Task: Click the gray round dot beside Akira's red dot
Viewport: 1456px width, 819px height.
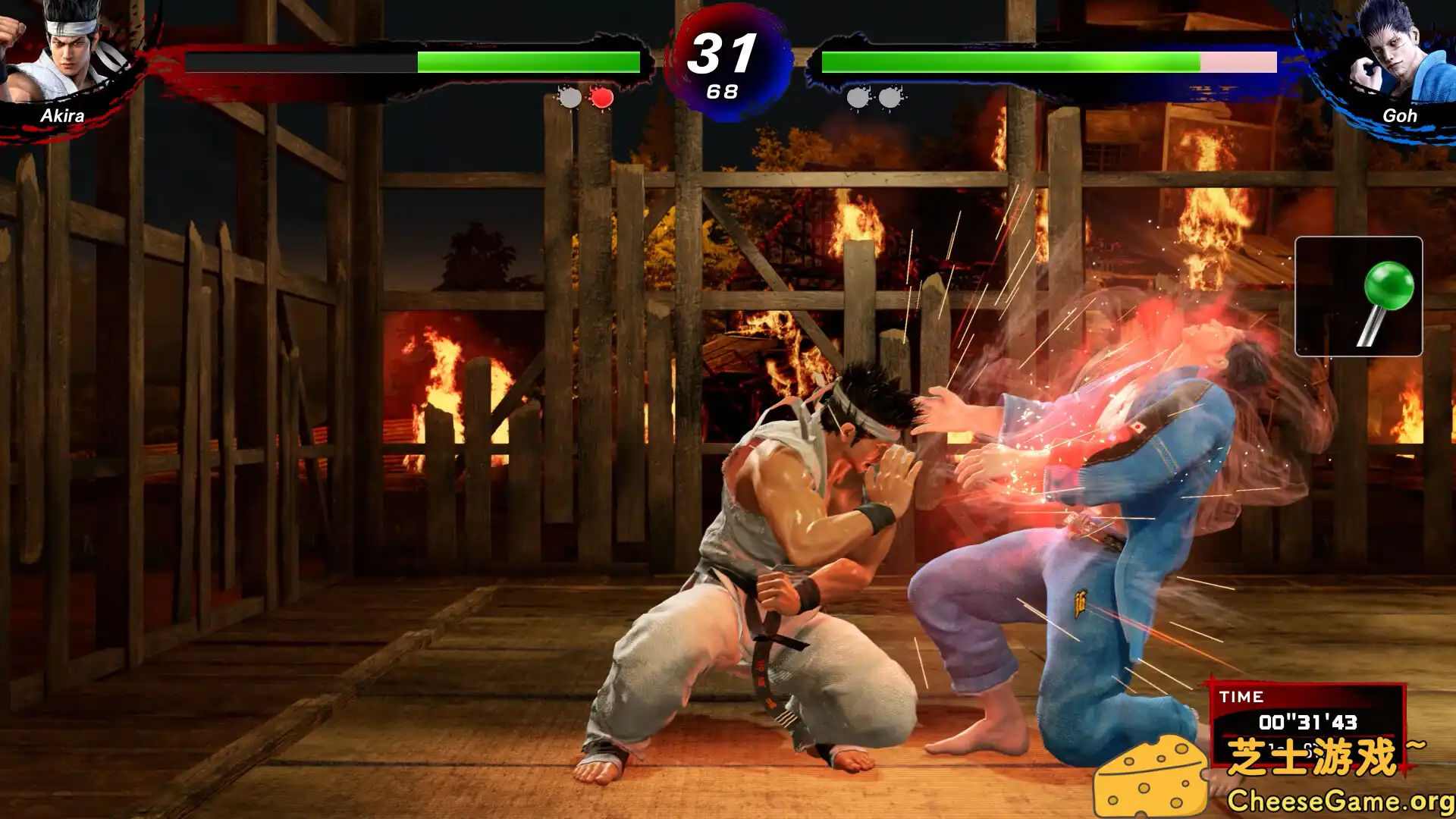Action: pyautogui.click(x=568, y=97)
